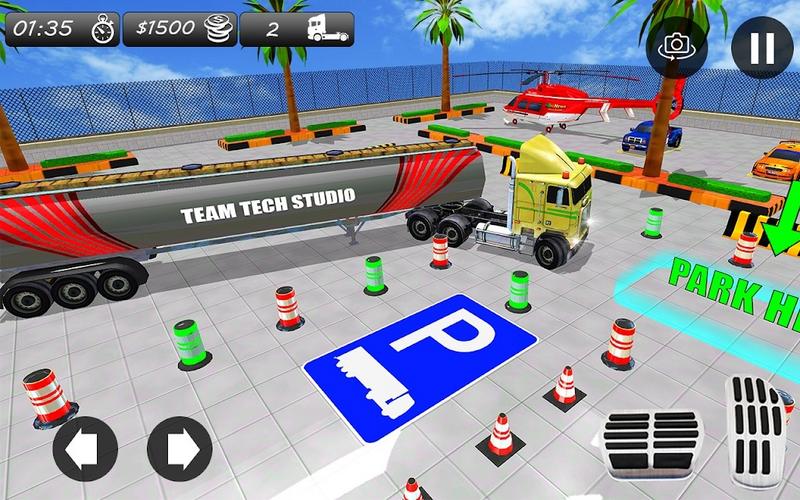Screen dimensions: 800x500
Task: Hit the tall accelerator pedal
Action: click(x=757, y=432)
